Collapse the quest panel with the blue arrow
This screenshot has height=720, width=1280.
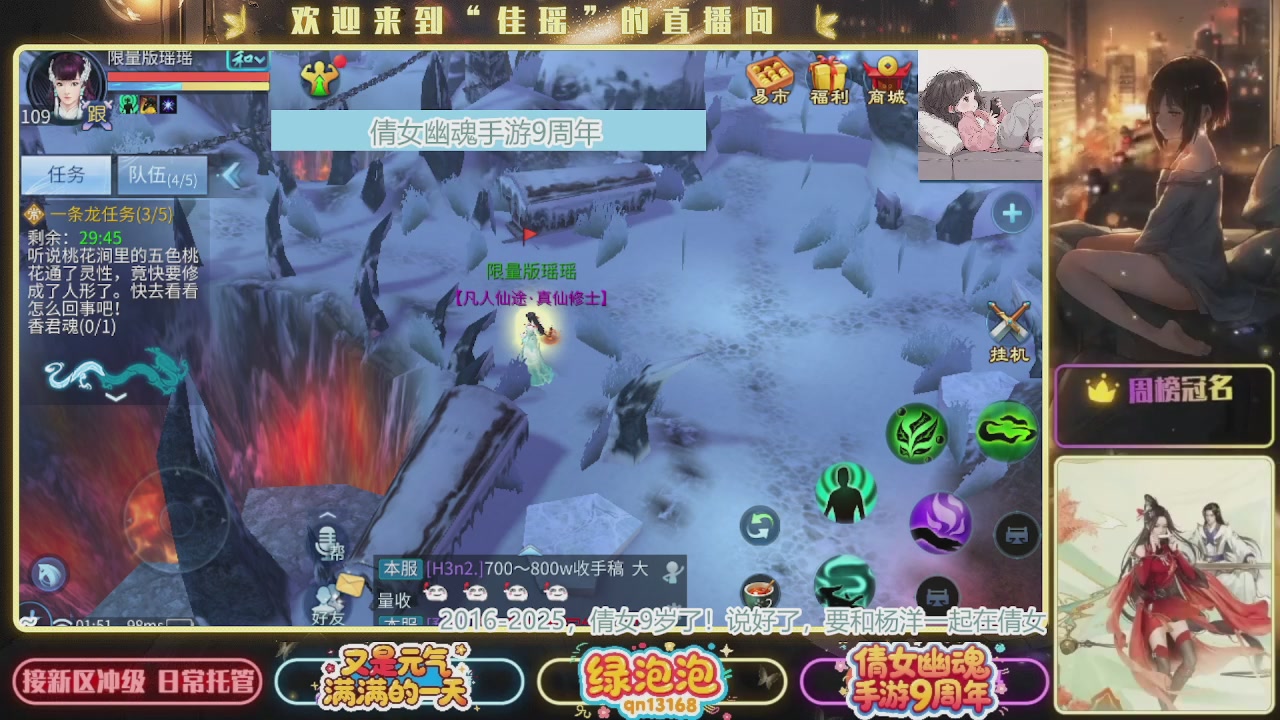pos(231,175)
